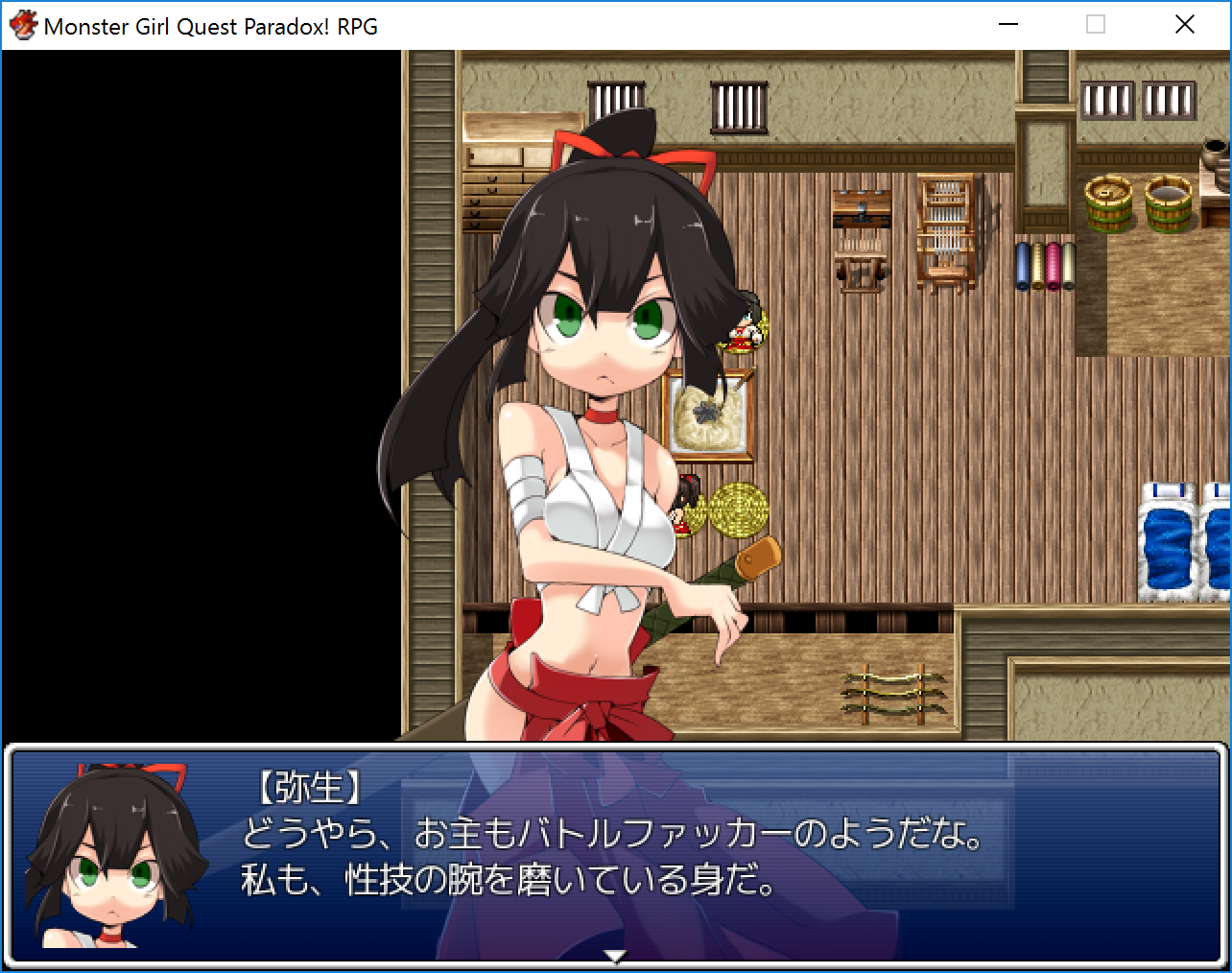
Task: Click the katana rack near the bottom right
Action: 892,696
